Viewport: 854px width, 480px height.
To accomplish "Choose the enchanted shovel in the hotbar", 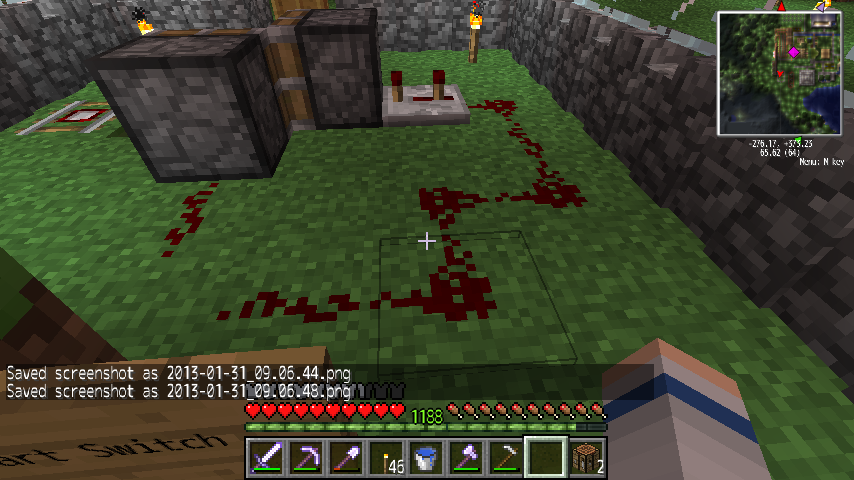I will pos(347,459).
